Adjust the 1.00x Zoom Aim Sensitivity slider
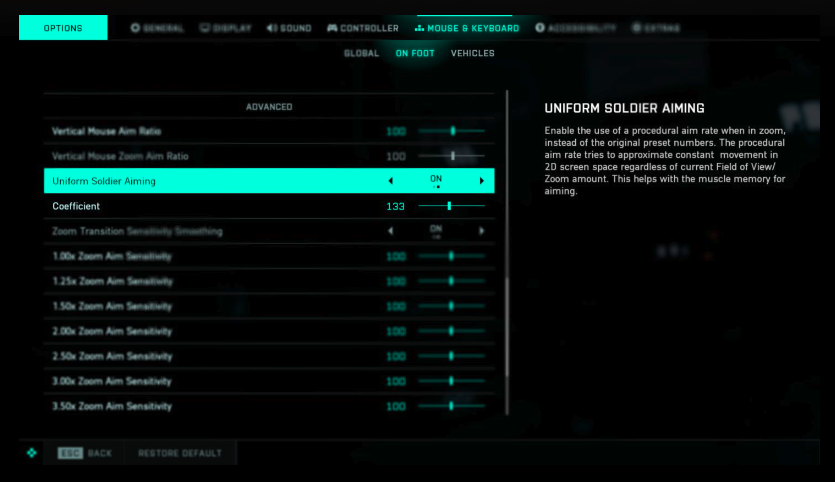Image resolution: width=835 pixels, height=482 pixels. 451,256
